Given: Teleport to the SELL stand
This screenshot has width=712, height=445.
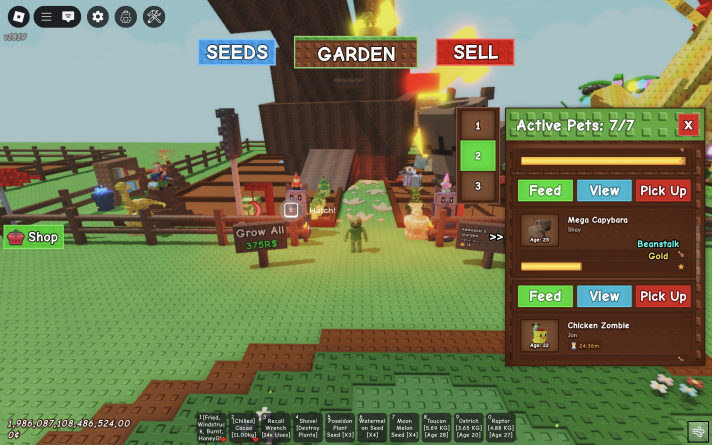Looking at the screenshot, I should pos(475,52).
